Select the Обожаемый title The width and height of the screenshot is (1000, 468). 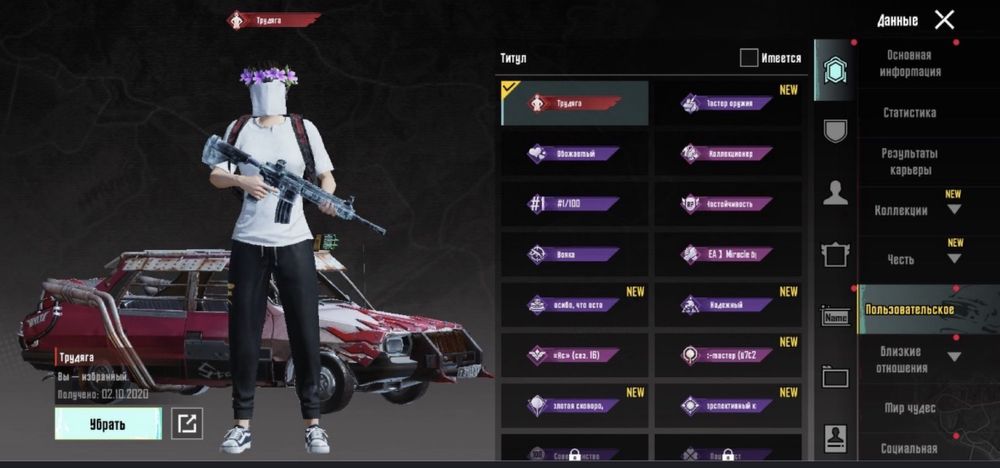coord(575,154)
